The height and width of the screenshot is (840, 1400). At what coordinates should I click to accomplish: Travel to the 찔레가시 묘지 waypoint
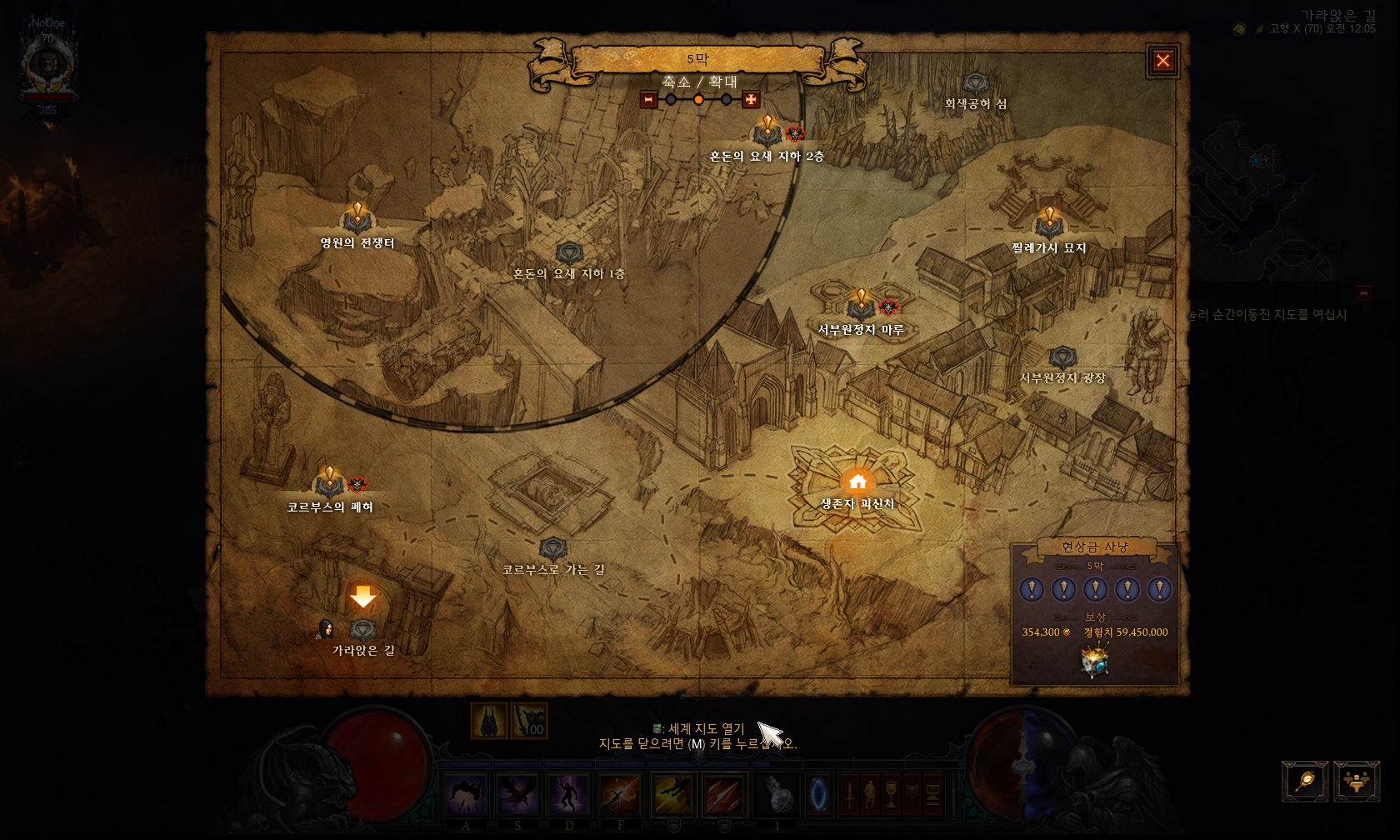click(1048, 225)
